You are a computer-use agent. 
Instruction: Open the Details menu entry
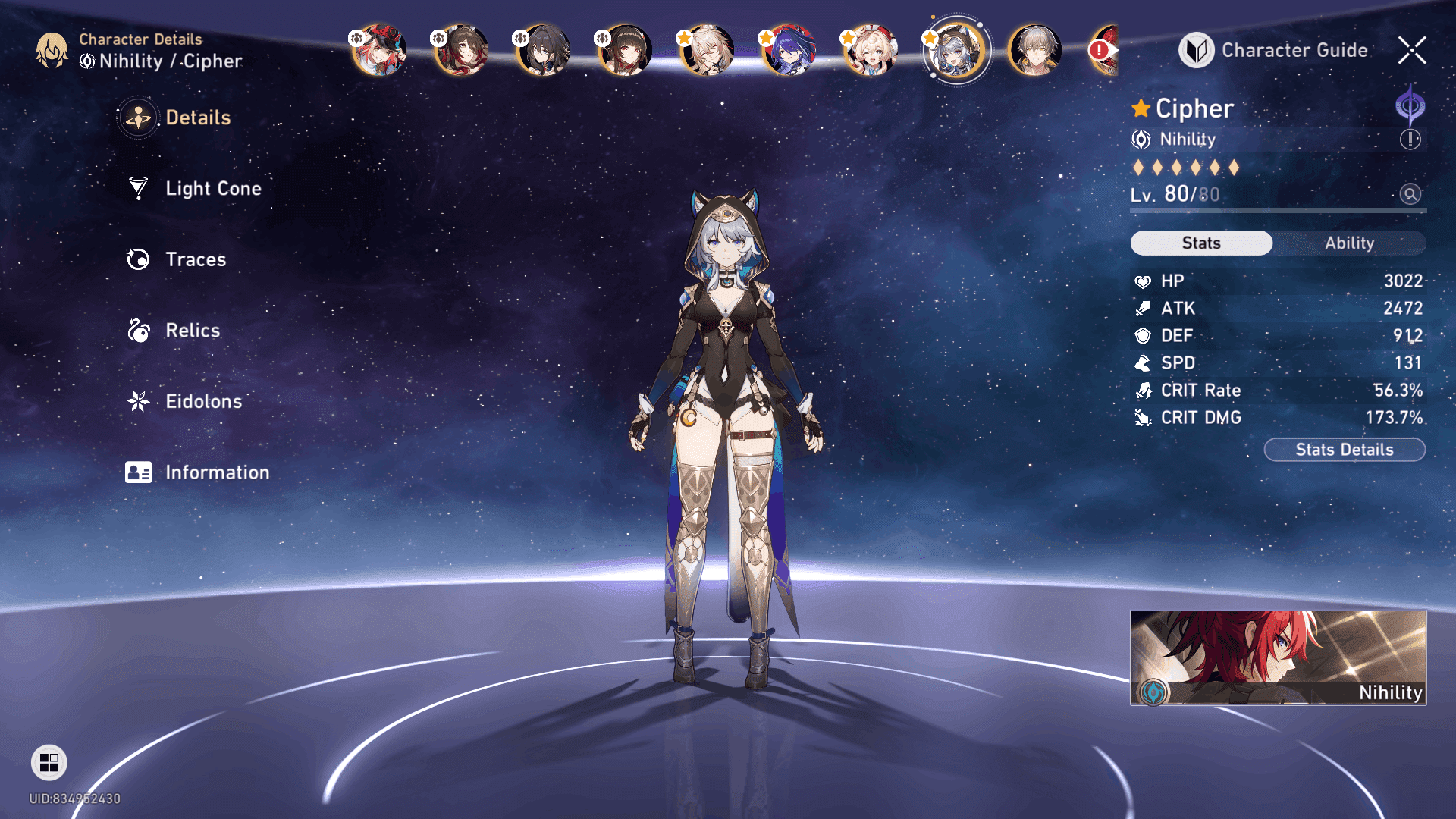pos(197,118)
